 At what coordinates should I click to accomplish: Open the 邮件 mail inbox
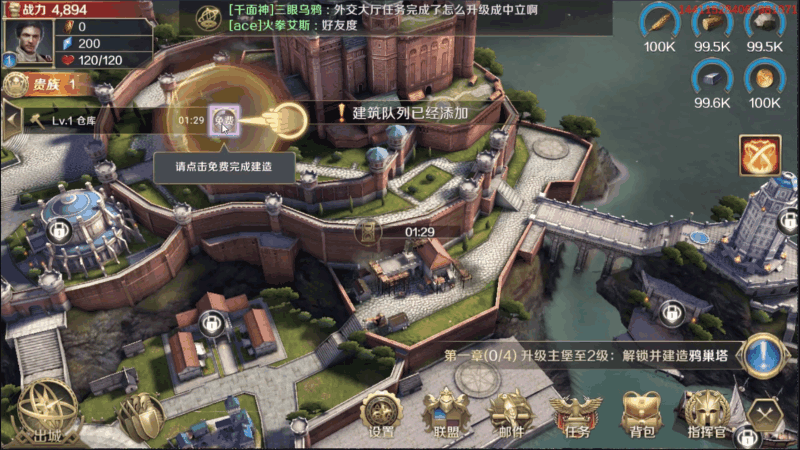click(x=509, y=414)
